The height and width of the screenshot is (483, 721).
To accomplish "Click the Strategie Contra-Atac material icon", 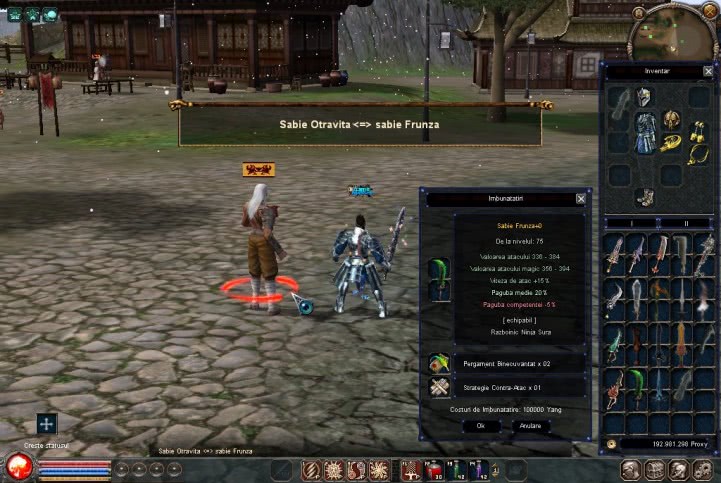I will click(x=438, y=388).
